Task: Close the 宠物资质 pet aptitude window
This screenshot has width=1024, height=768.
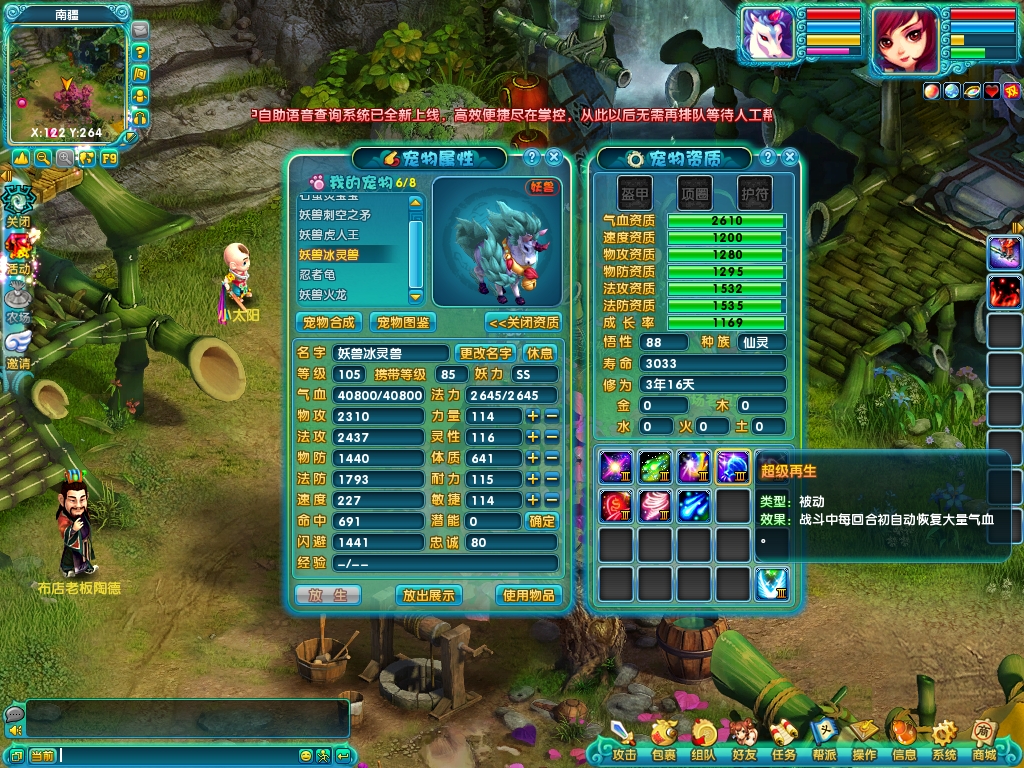Action: click(x=790, y=157)
